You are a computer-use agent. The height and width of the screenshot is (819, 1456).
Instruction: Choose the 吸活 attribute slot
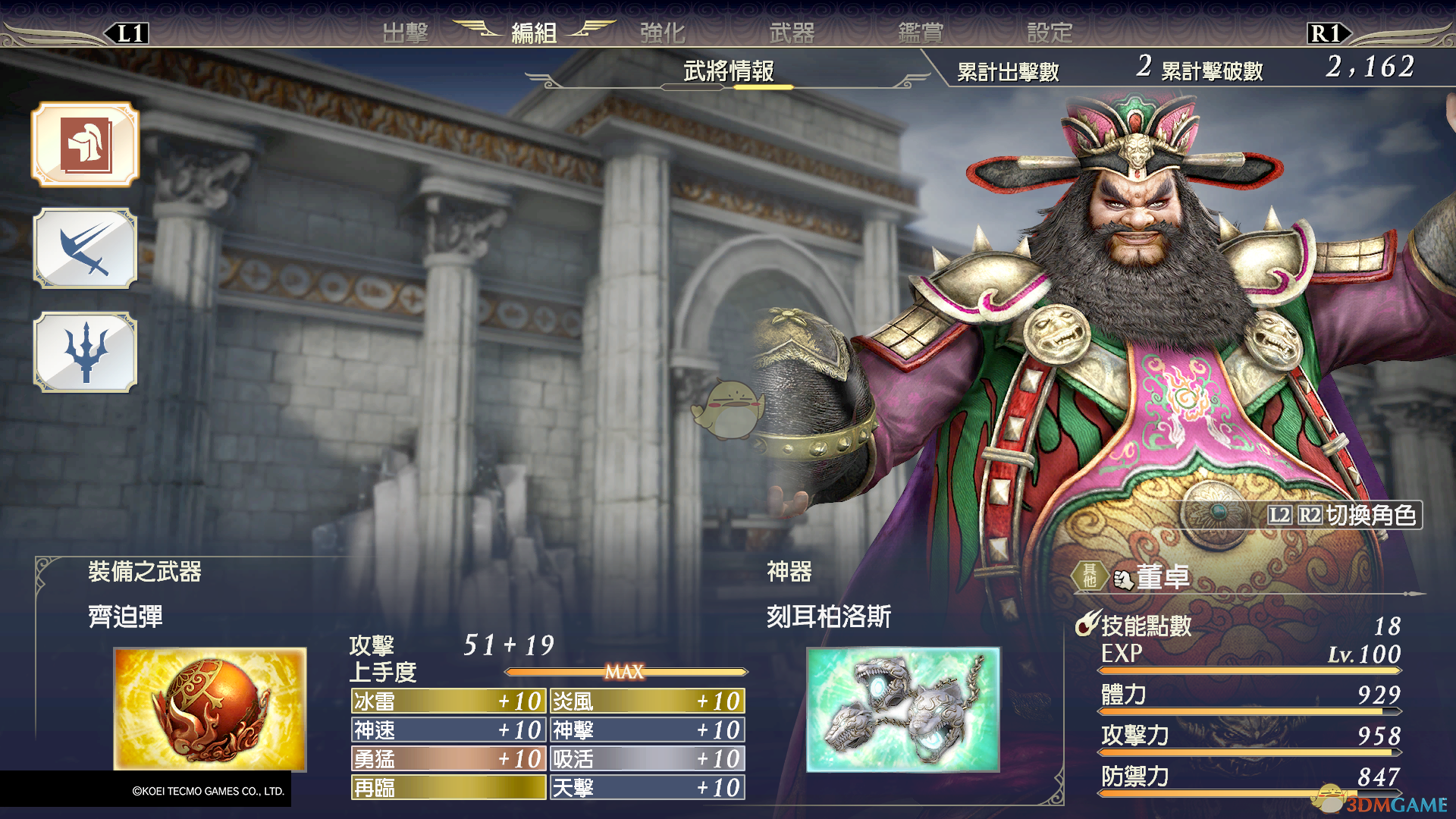[x=647, y=759]
